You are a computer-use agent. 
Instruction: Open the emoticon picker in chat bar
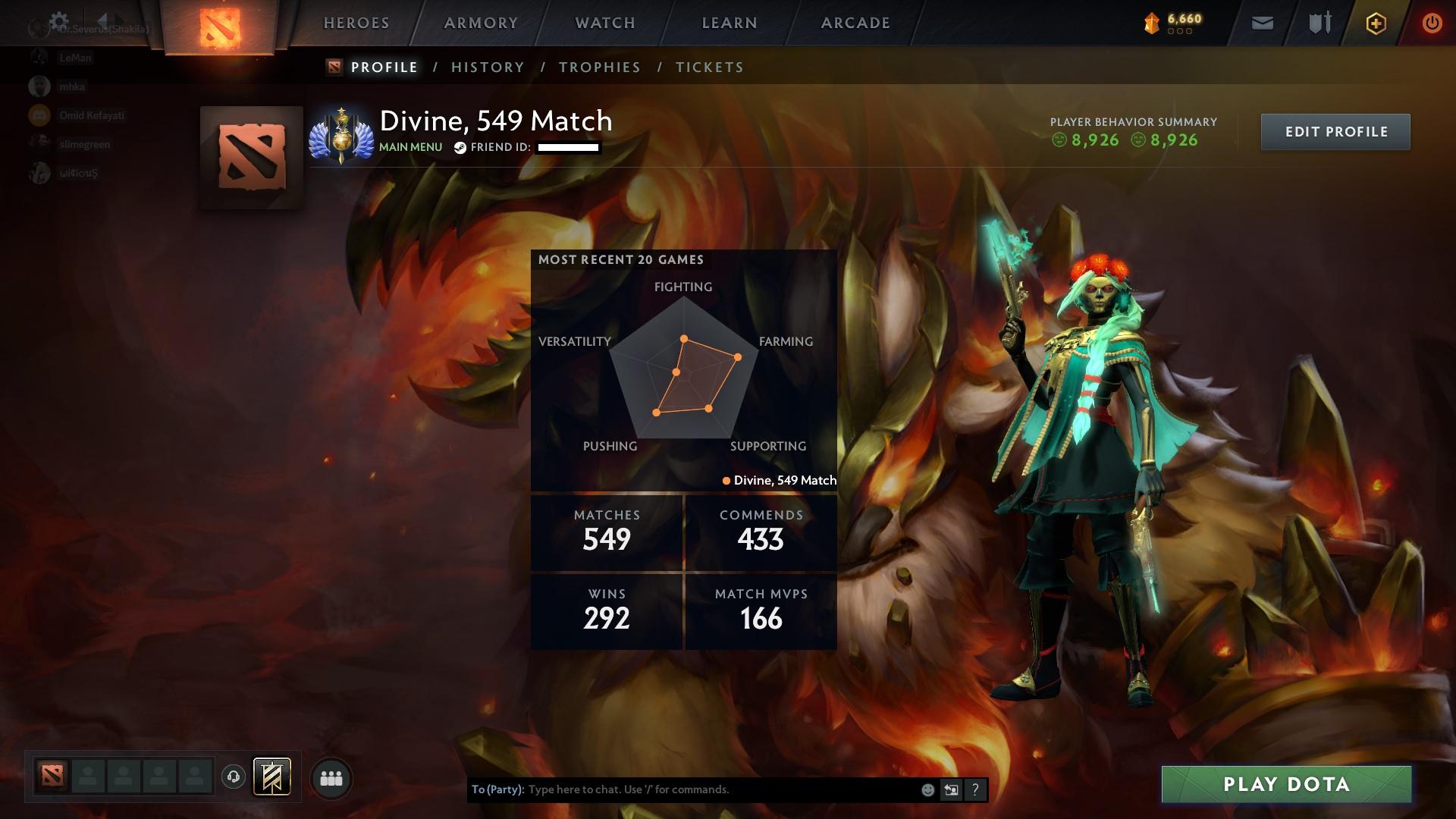click(927, 789)
